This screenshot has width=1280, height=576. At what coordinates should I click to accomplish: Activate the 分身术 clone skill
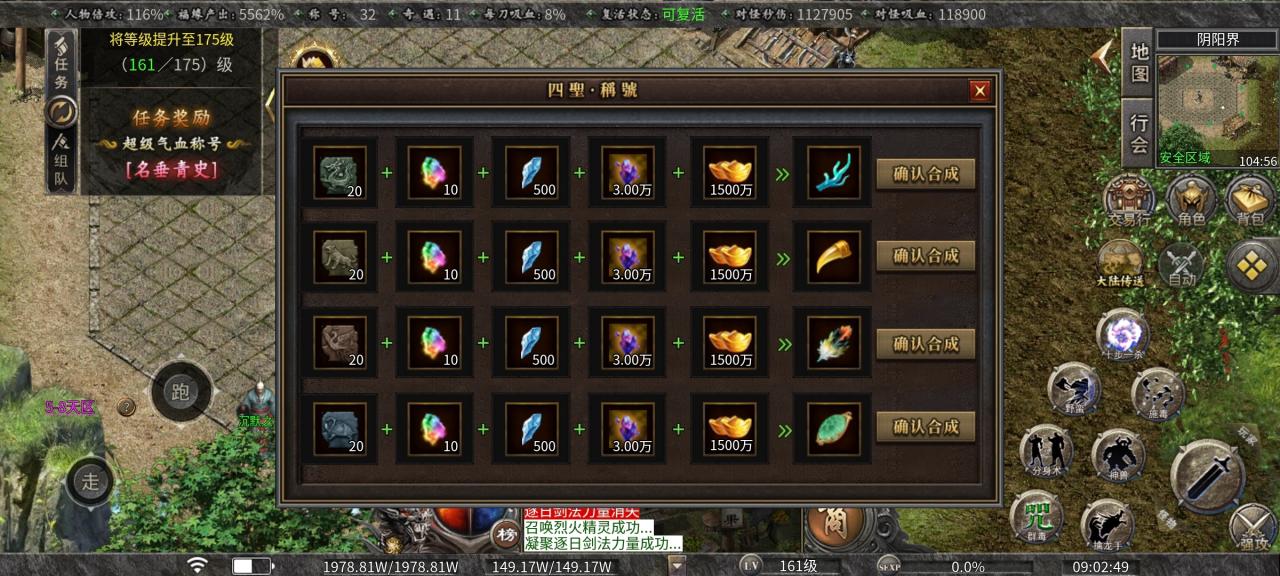[x=1046, y=451]
